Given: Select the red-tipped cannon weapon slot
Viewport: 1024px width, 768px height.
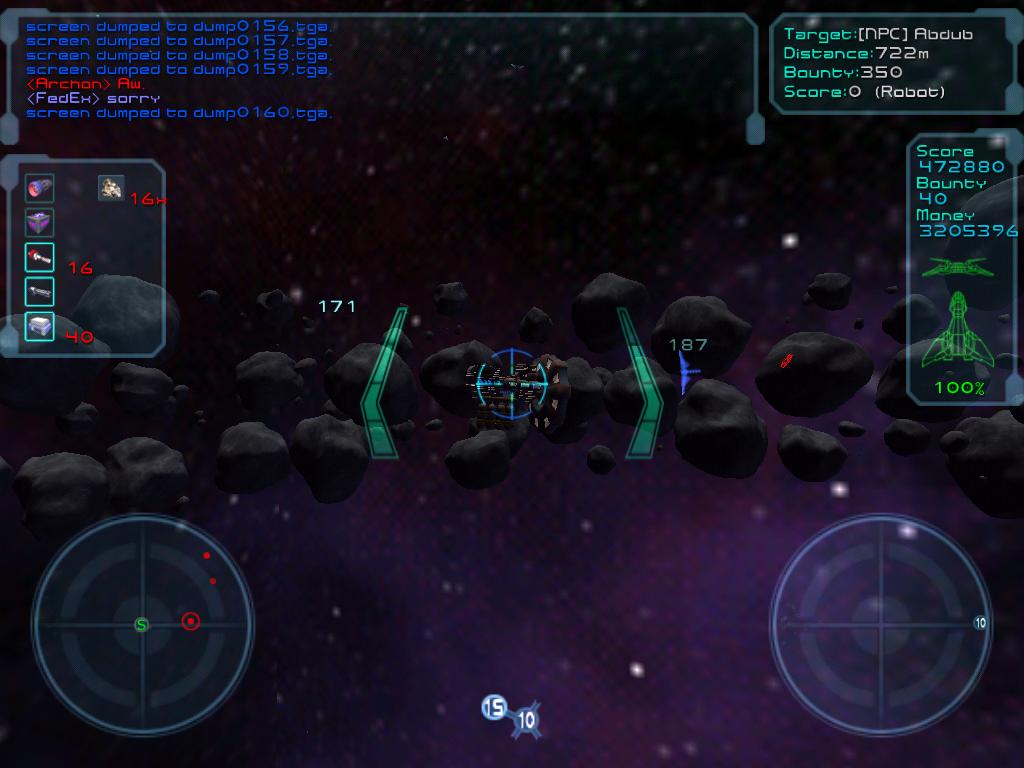Looking at the screenshot, I should coord(40,188).
